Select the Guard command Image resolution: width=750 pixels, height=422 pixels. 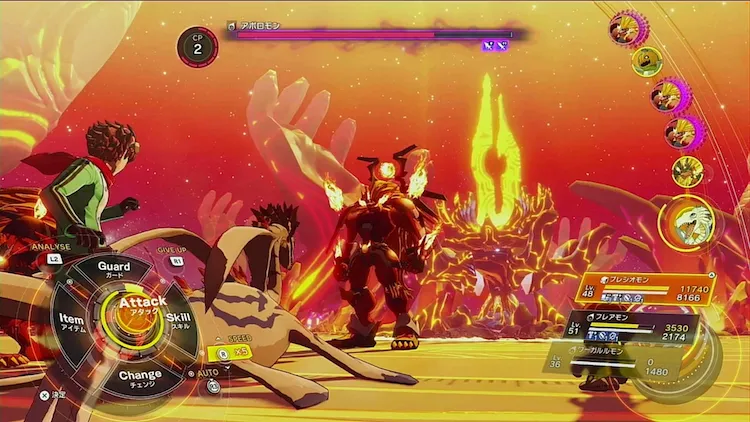(x=113, y=268)
